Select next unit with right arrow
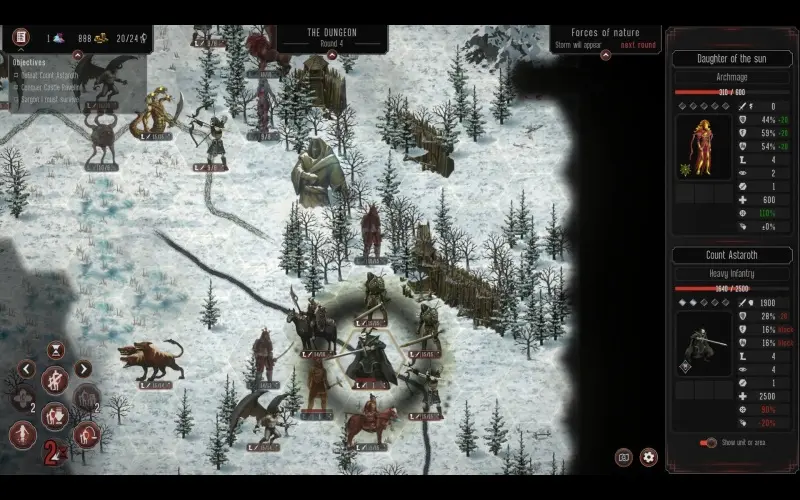Image resolution: width=800 pixels, height=500 pixels. point(84,369)
